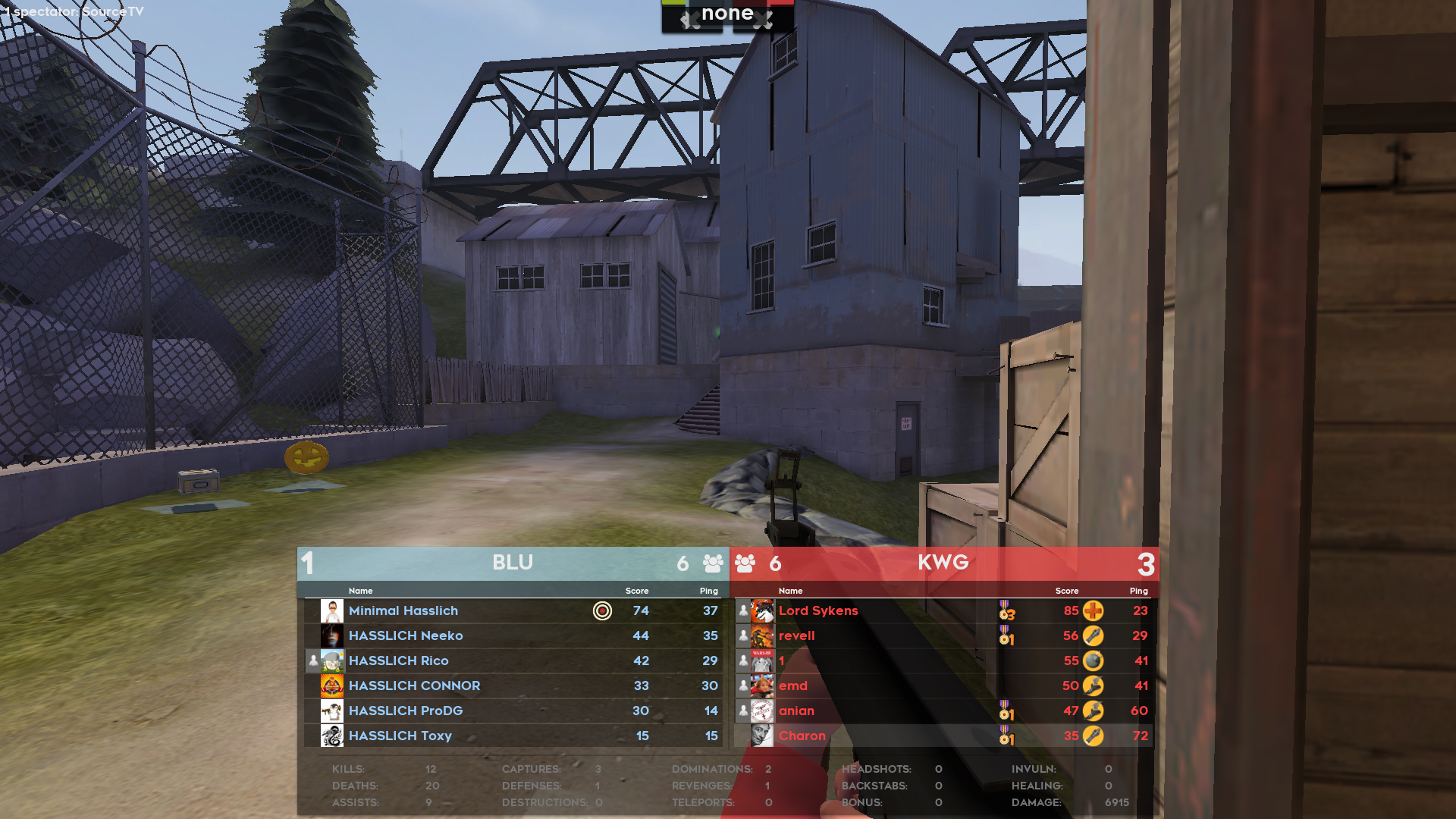Select the revell player row
Screen dimensions: 1456x819
pos(796,635)
